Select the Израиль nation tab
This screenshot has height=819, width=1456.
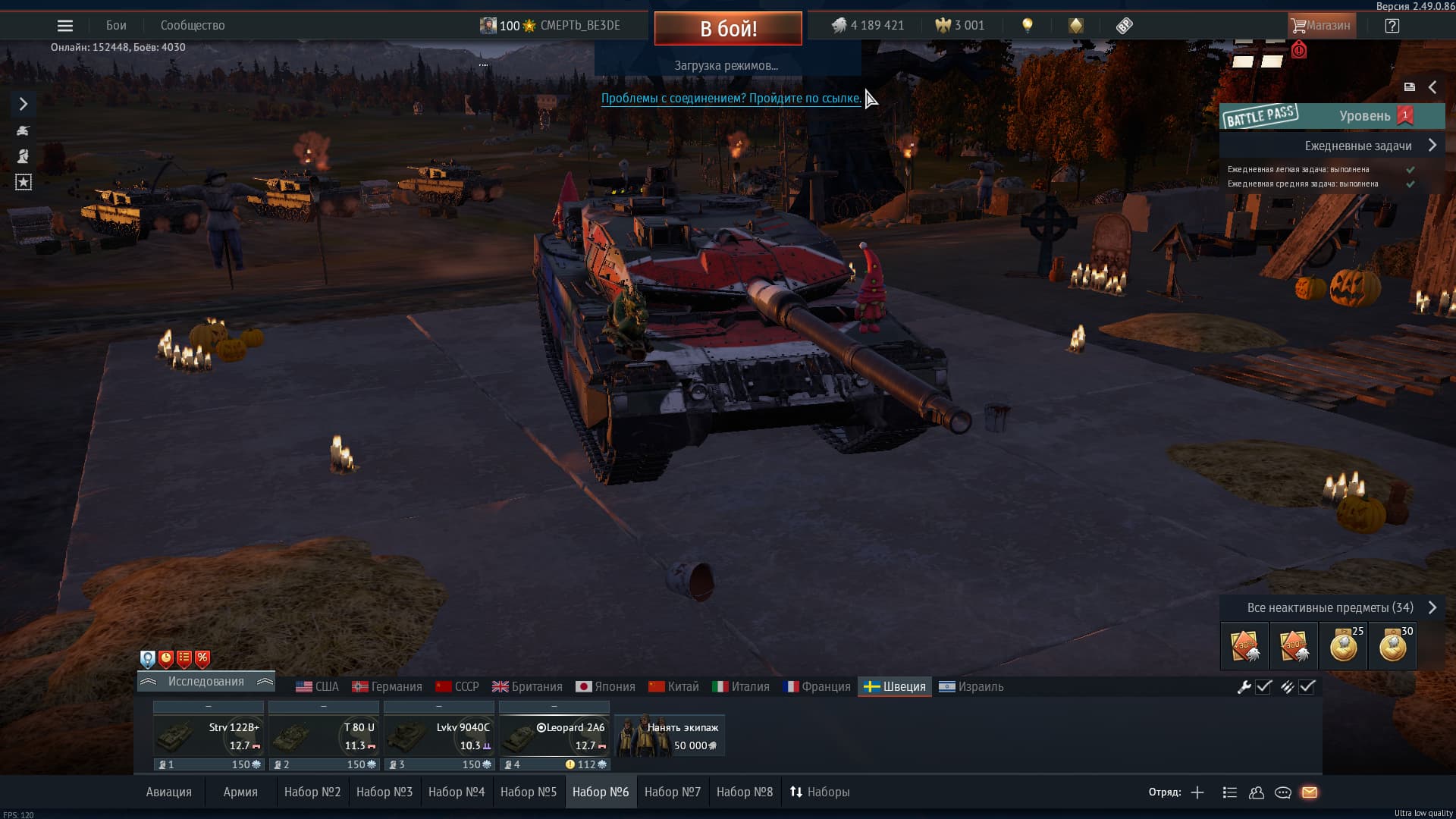971,687
